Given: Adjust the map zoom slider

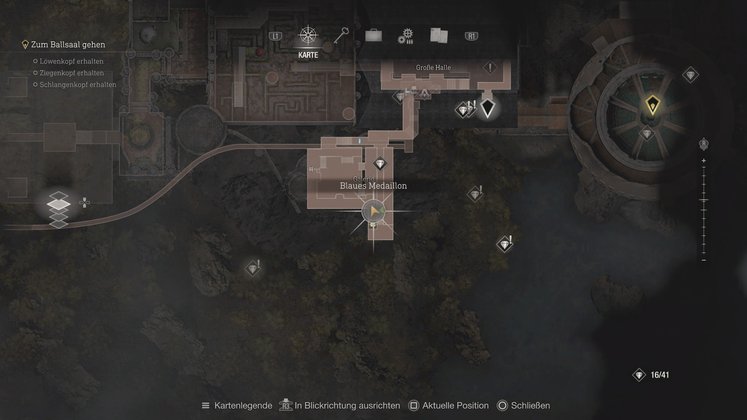Looking at the screenshot, I should [x=703, y=208].
